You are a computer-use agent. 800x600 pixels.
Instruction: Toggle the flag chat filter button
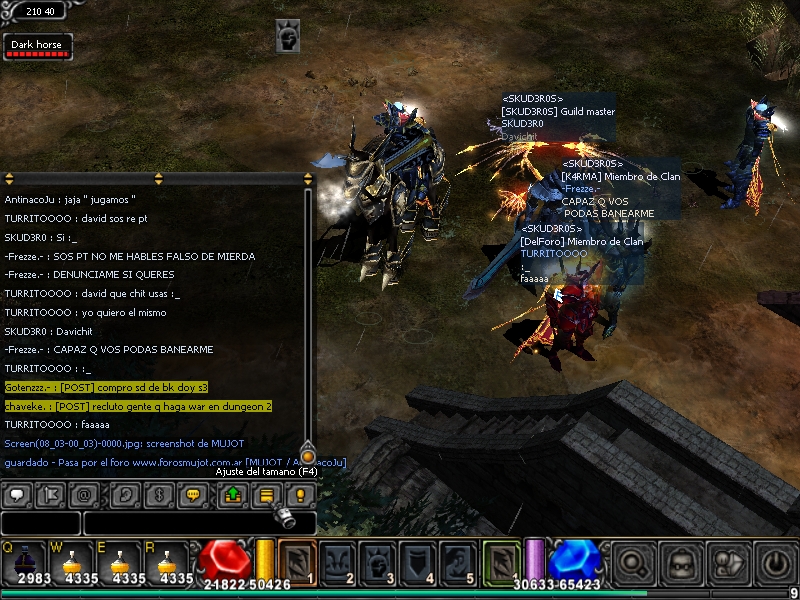pos(49,494)
